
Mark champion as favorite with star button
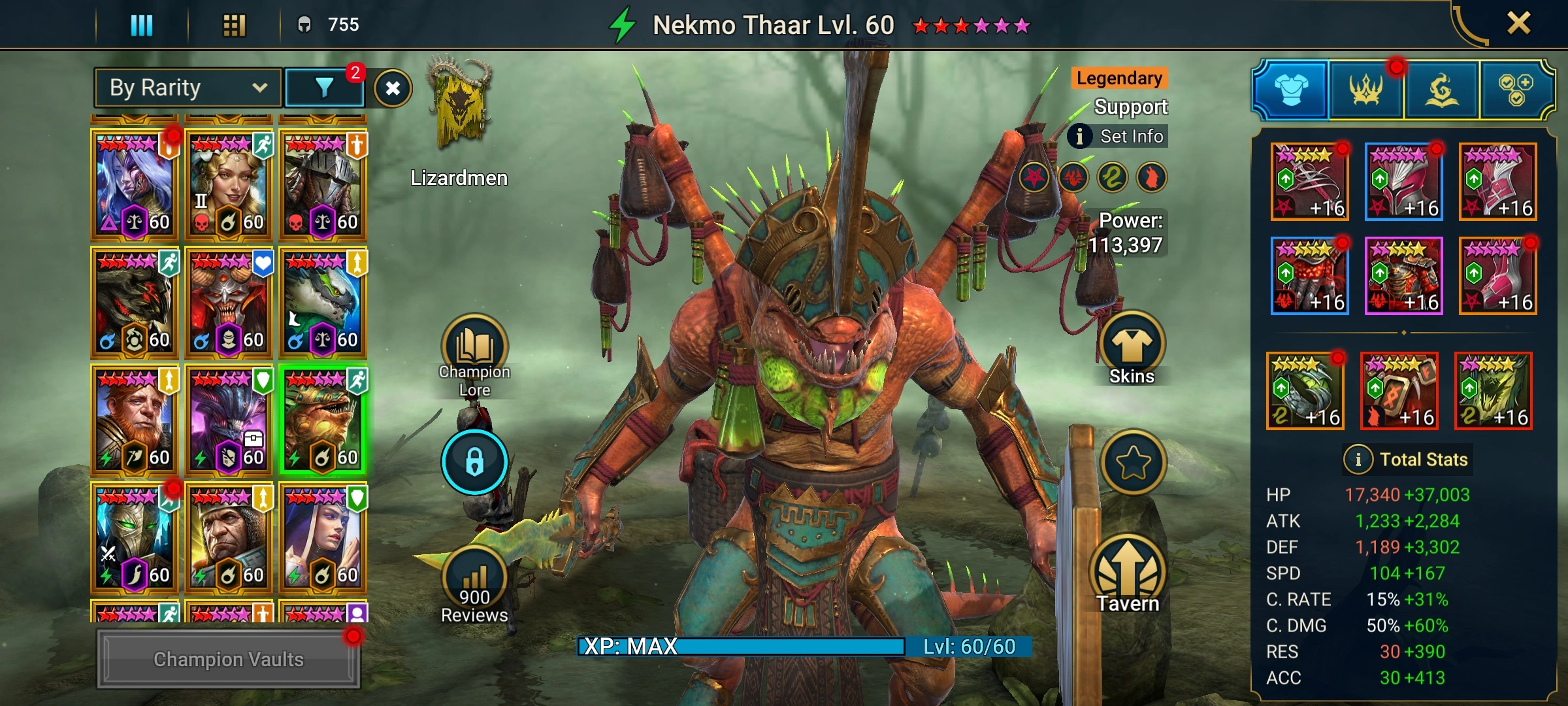[x=1133, y=462]
